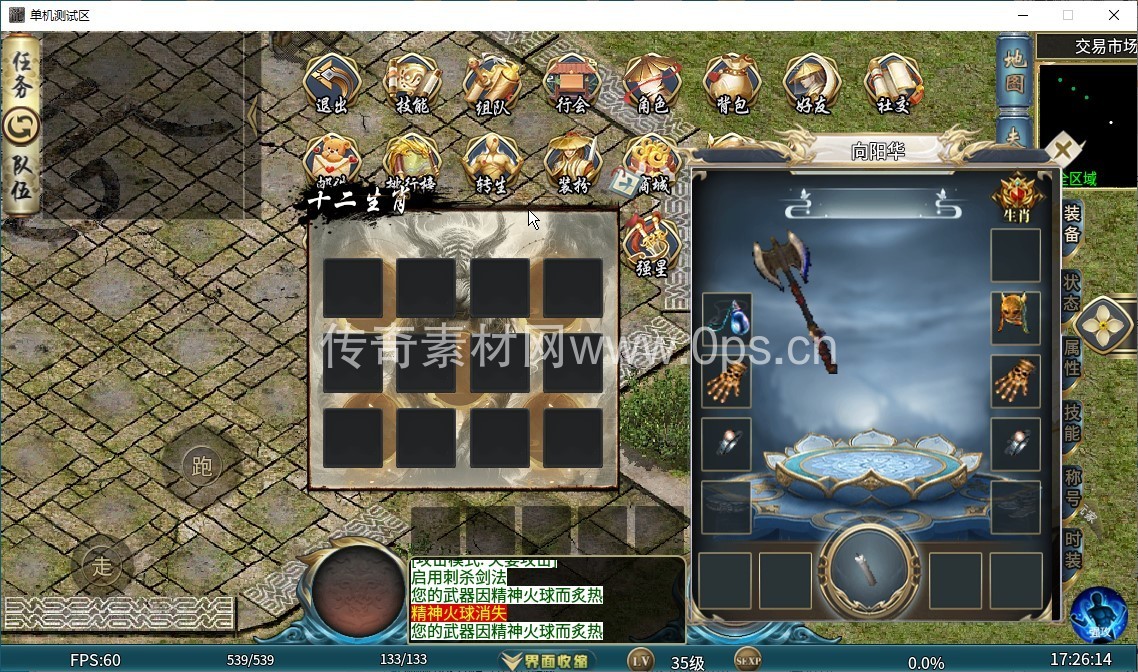Open the 装扮 (Costume) menu
The width and height of the screenshot is (1138, 672).
[572, 164]
